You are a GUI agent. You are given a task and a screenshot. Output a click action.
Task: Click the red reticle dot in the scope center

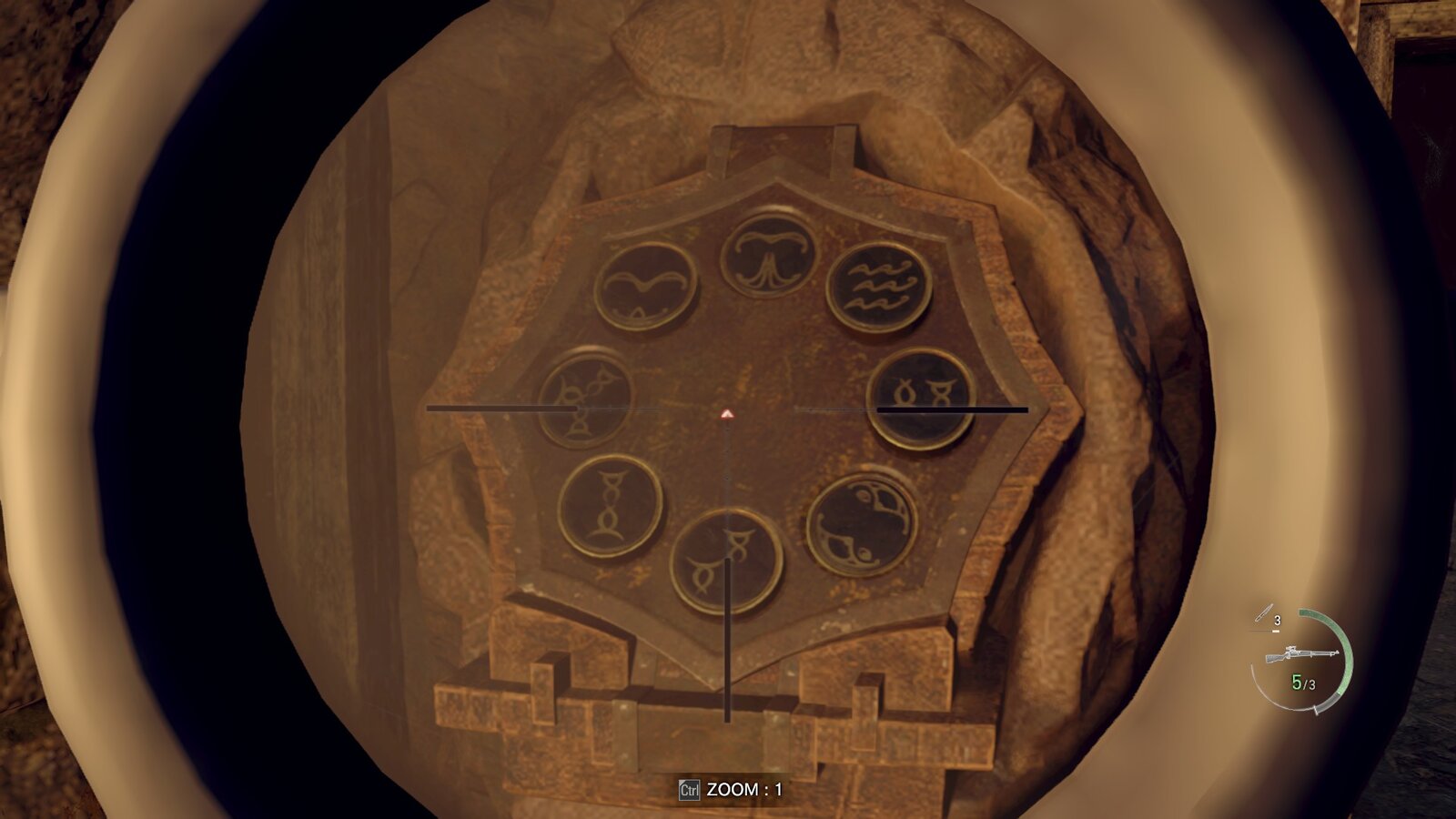pyautogui.click(x=726, y=414)
